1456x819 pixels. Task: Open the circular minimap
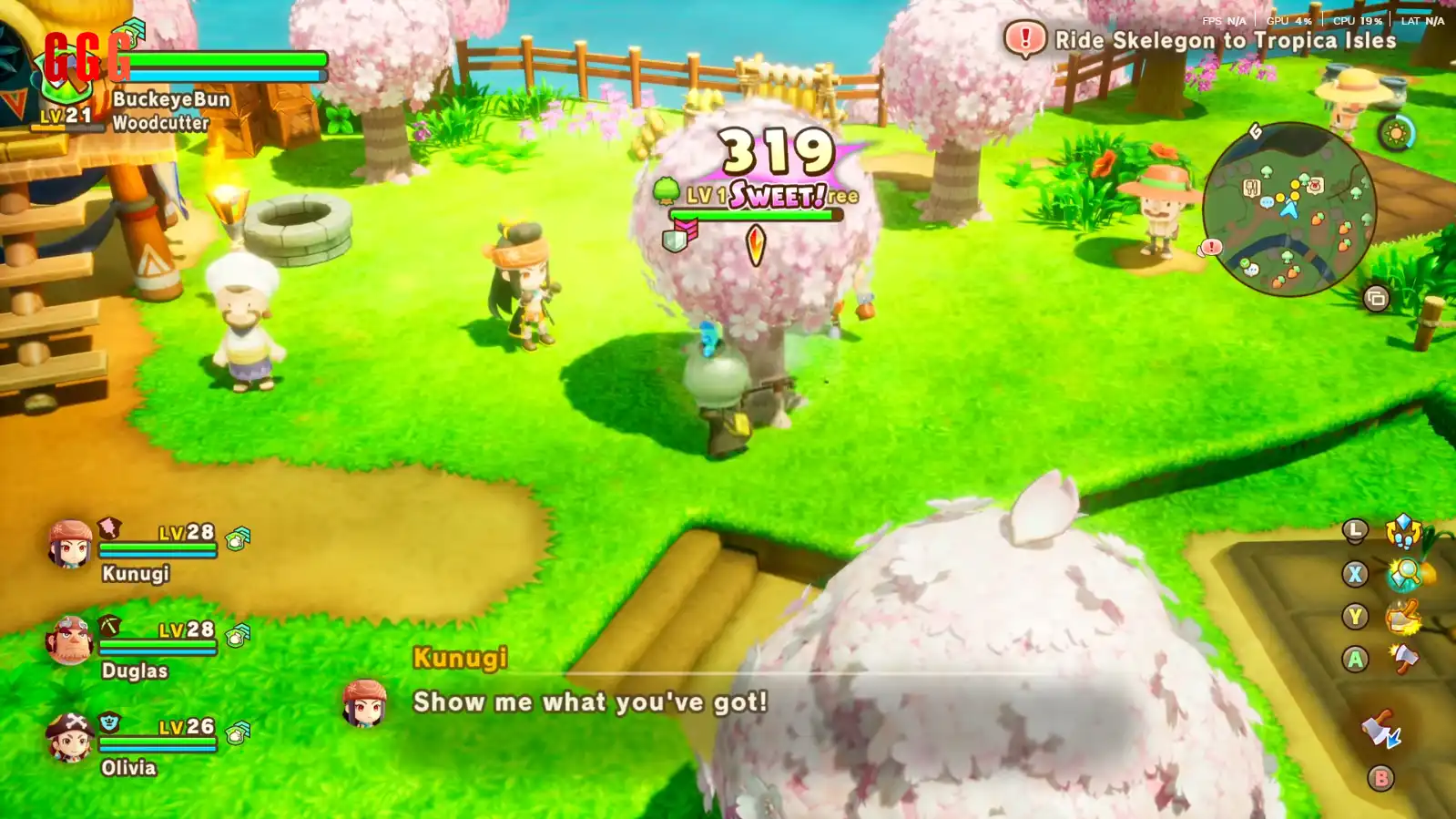pos(1288,210)
